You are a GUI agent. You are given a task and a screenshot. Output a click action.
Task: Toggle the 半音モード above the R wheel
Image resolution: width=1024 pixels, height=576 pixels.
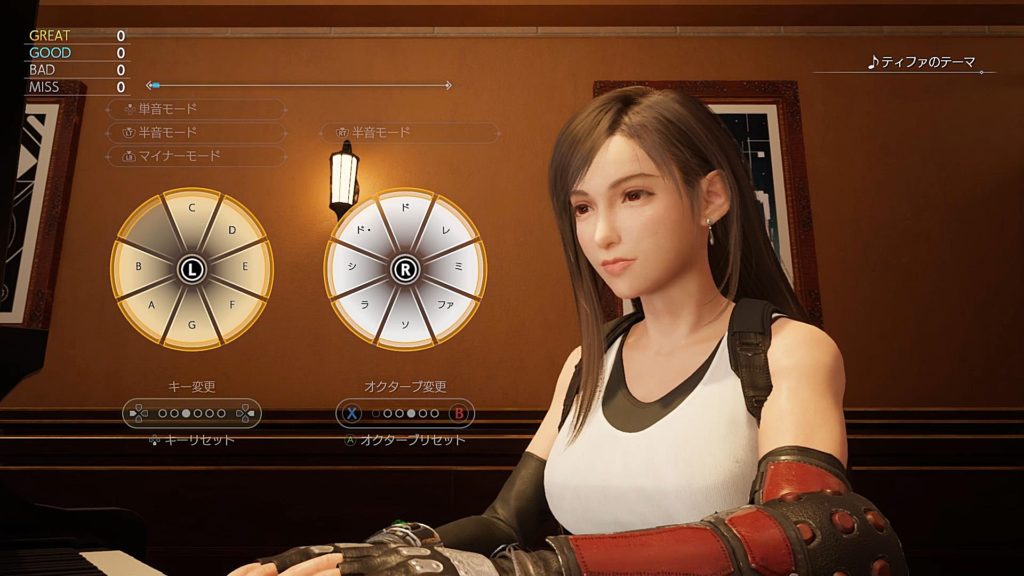coord(409,132)
